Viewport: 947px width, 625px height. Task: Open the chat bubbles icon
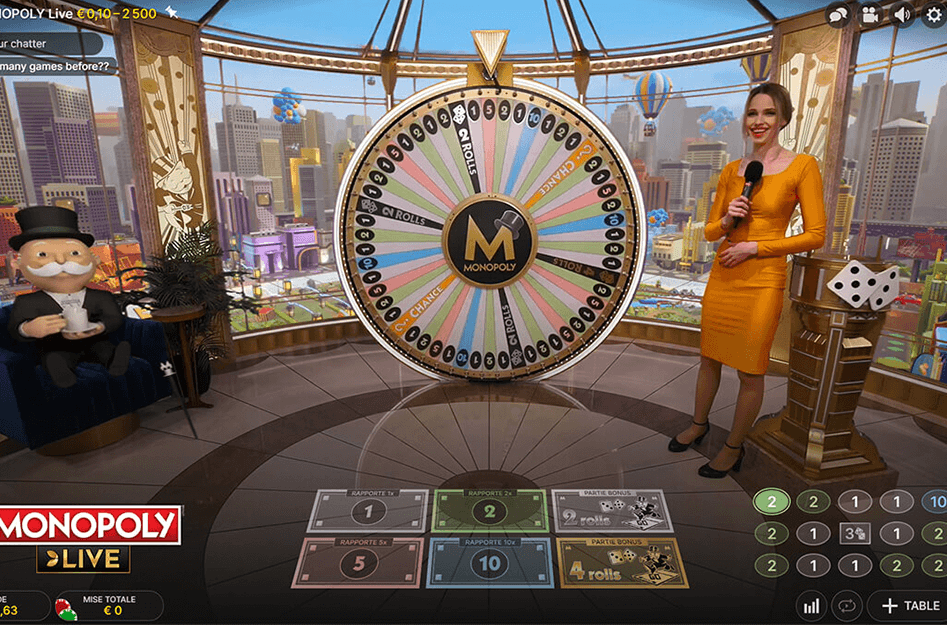click(838, 14)
